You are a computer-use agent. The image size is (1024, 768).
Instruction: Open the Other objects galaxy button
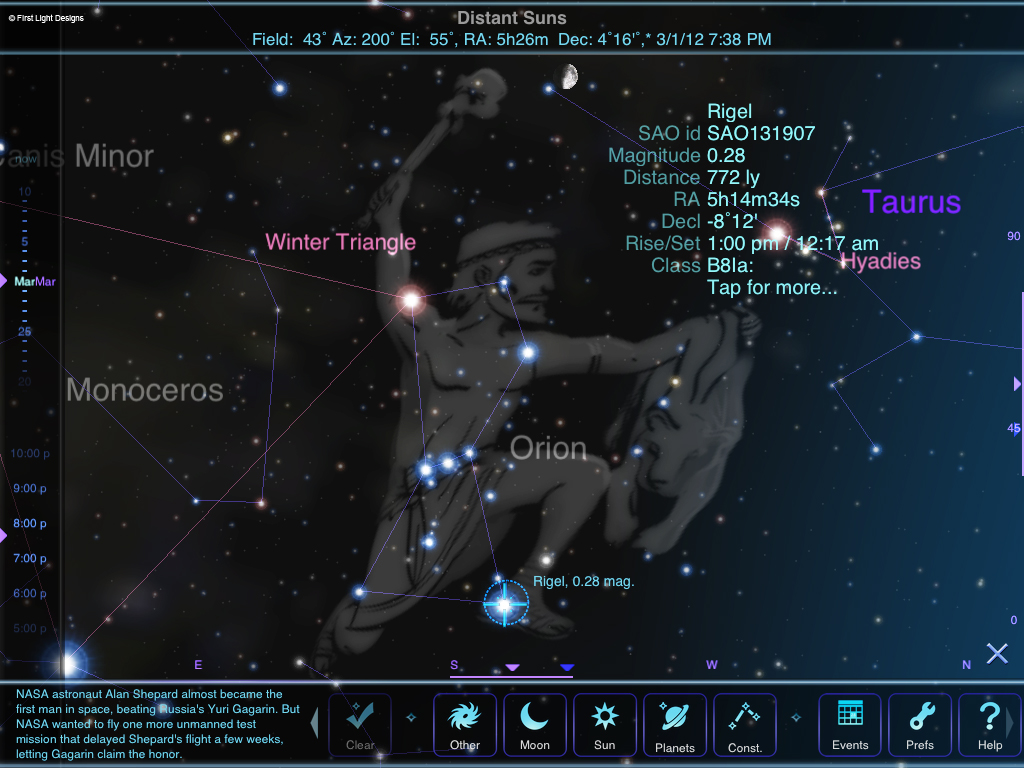click(465, 724)
